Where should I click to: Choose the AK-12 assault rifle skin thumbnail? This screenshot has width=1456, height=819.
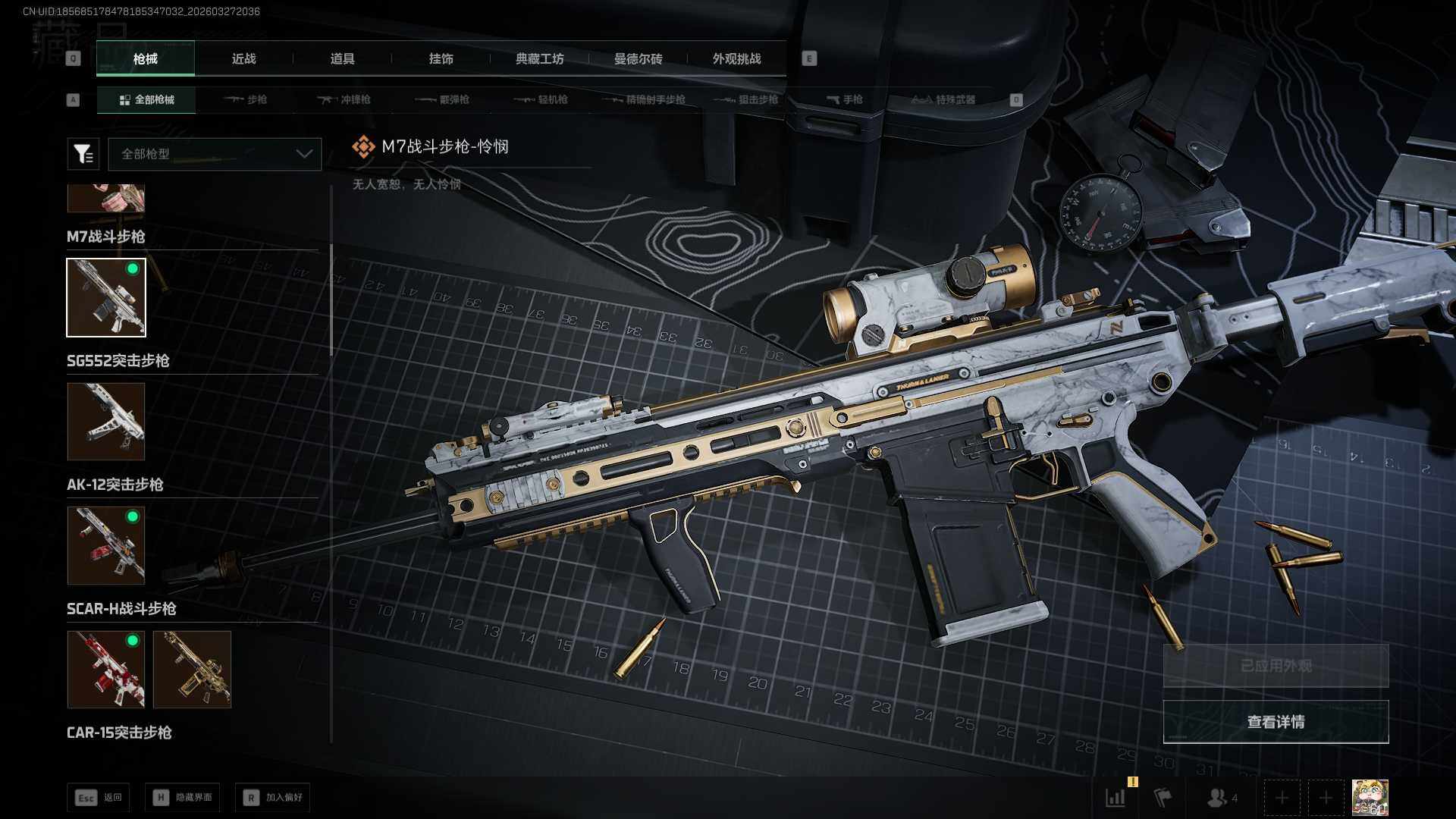click(106, 545)
